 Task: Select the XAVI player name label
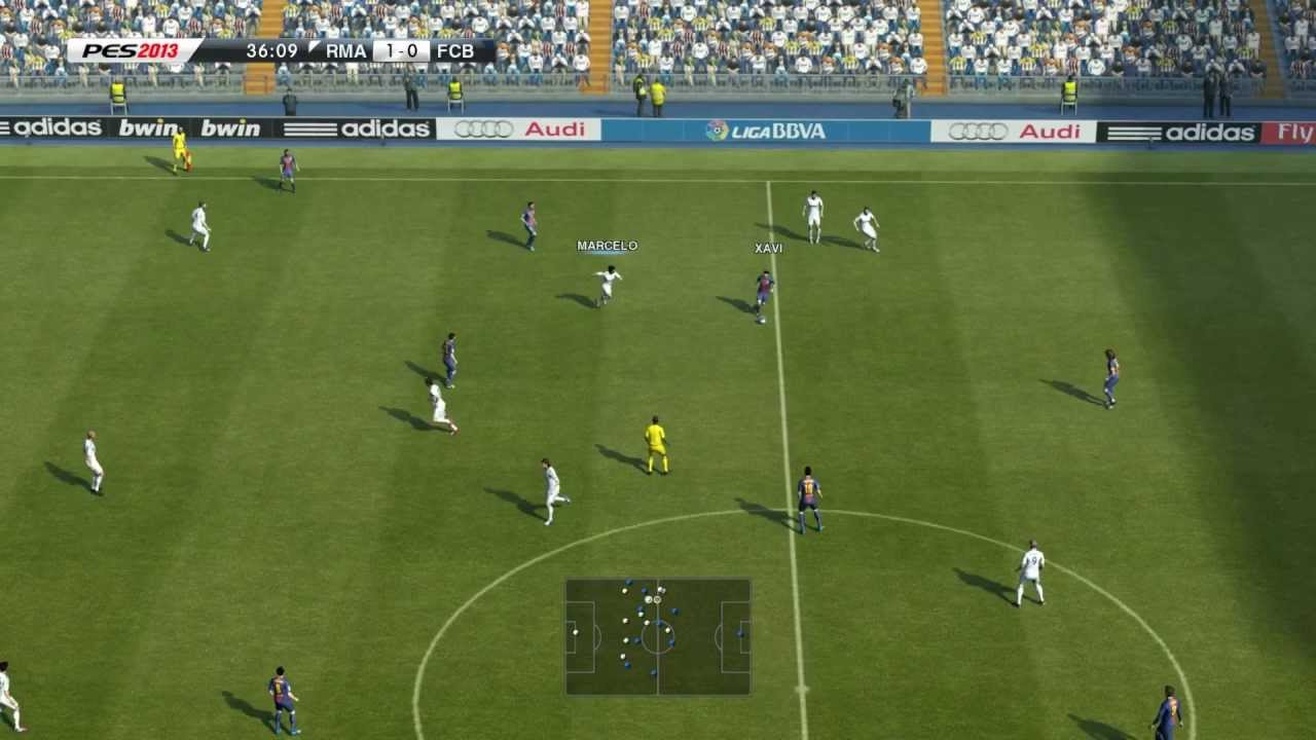pos(769,247)
